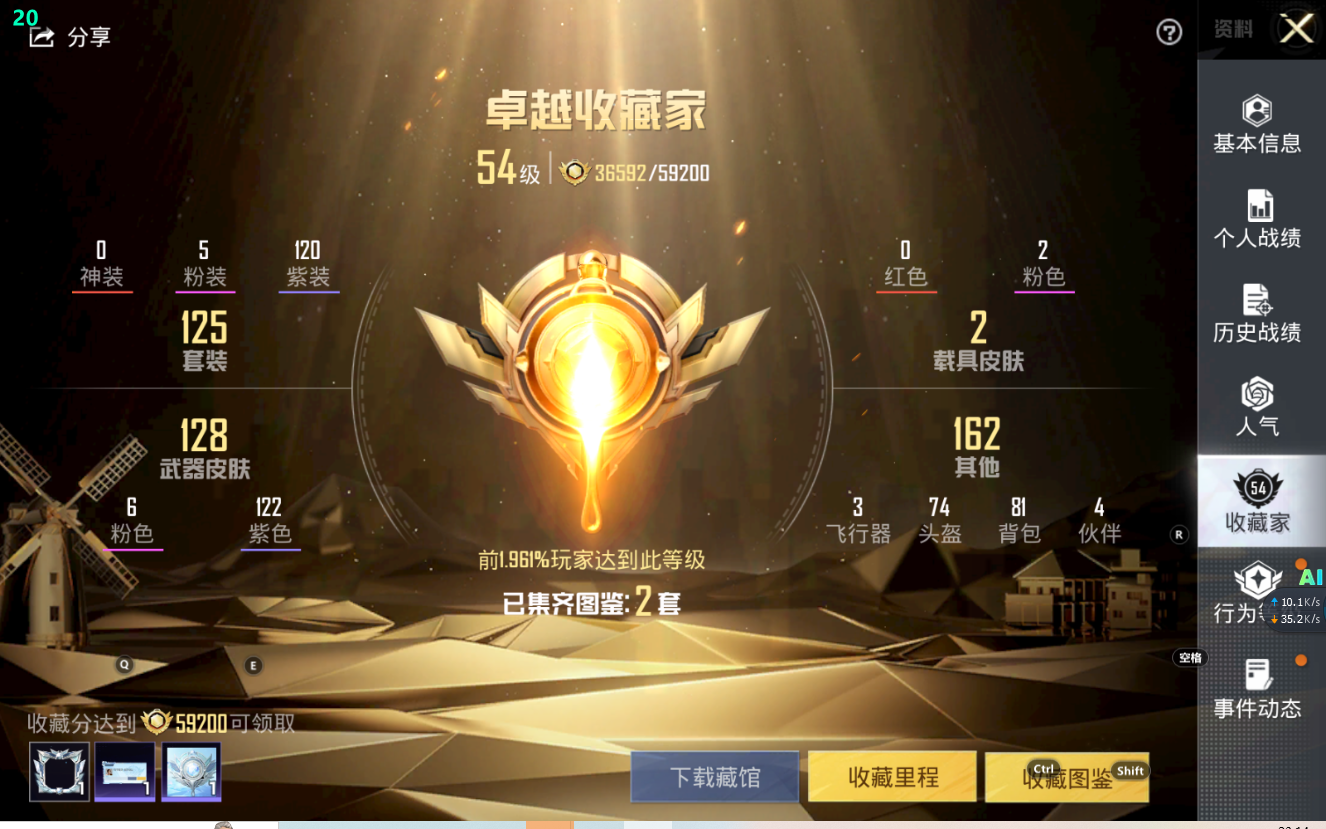1326x829 pixels.
Task: Show the 人气 popularity tab
Action: click(1257, 407)
